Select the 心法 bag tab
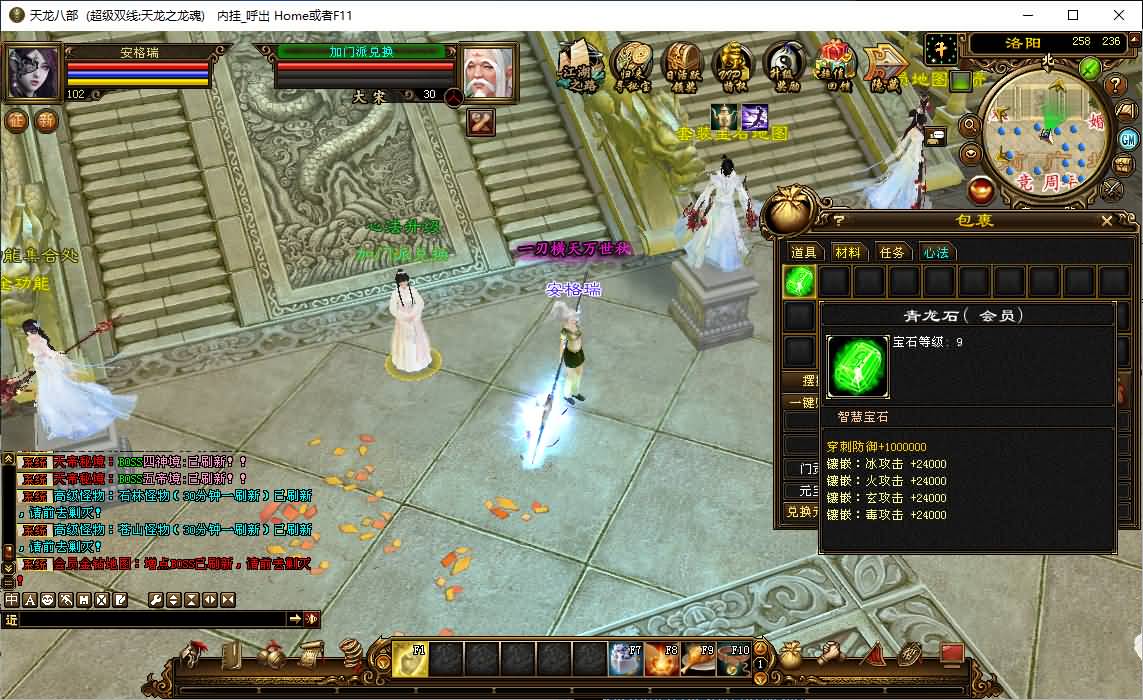The image size is (1143, 700). [x=936, y=252]
